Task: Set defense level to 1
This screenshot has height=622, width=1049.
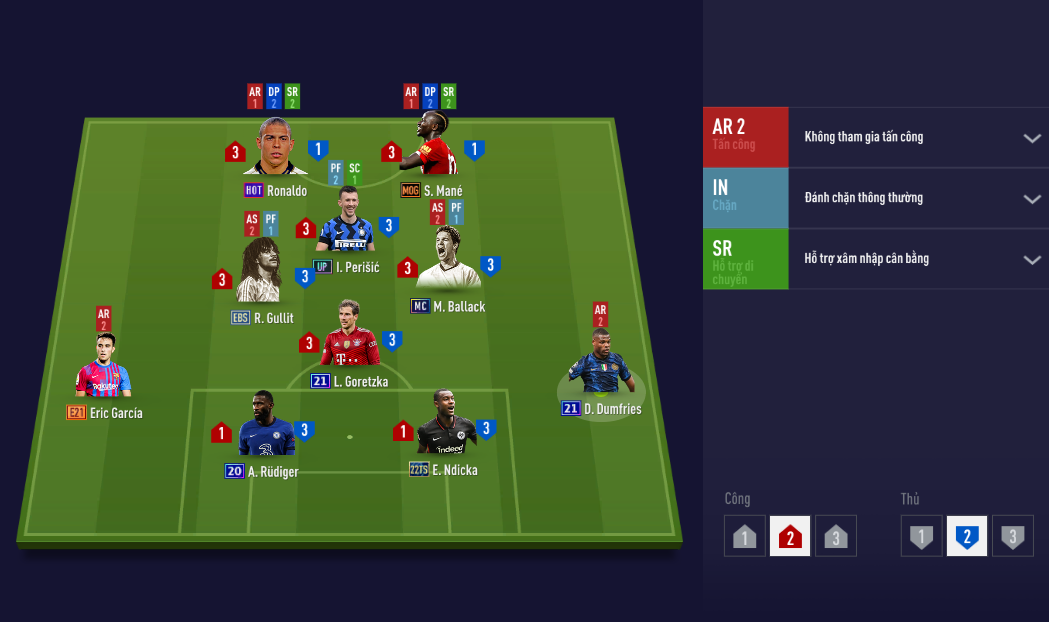Action: coord(921,537)
